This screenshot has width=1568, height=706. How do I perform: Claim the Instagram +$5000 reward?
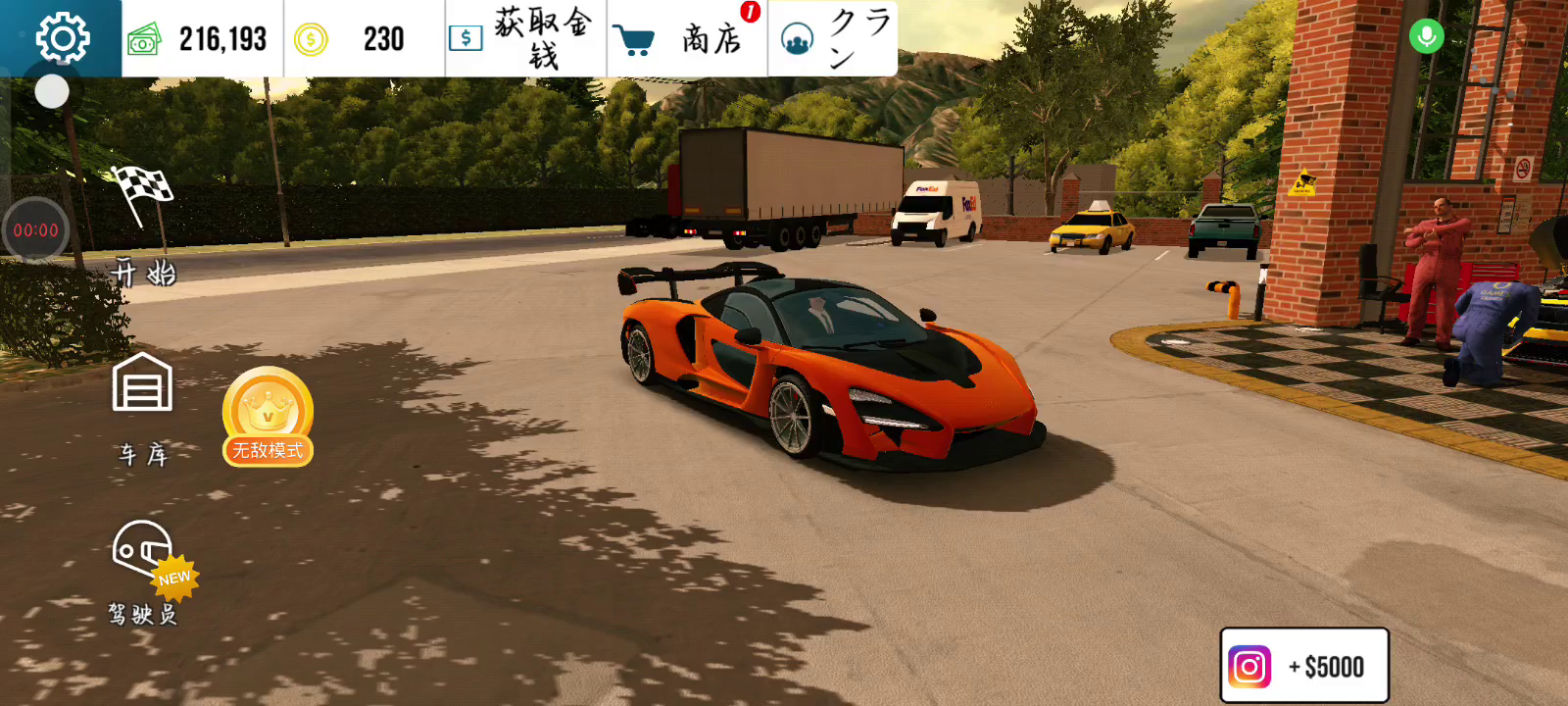[1303, 666]
